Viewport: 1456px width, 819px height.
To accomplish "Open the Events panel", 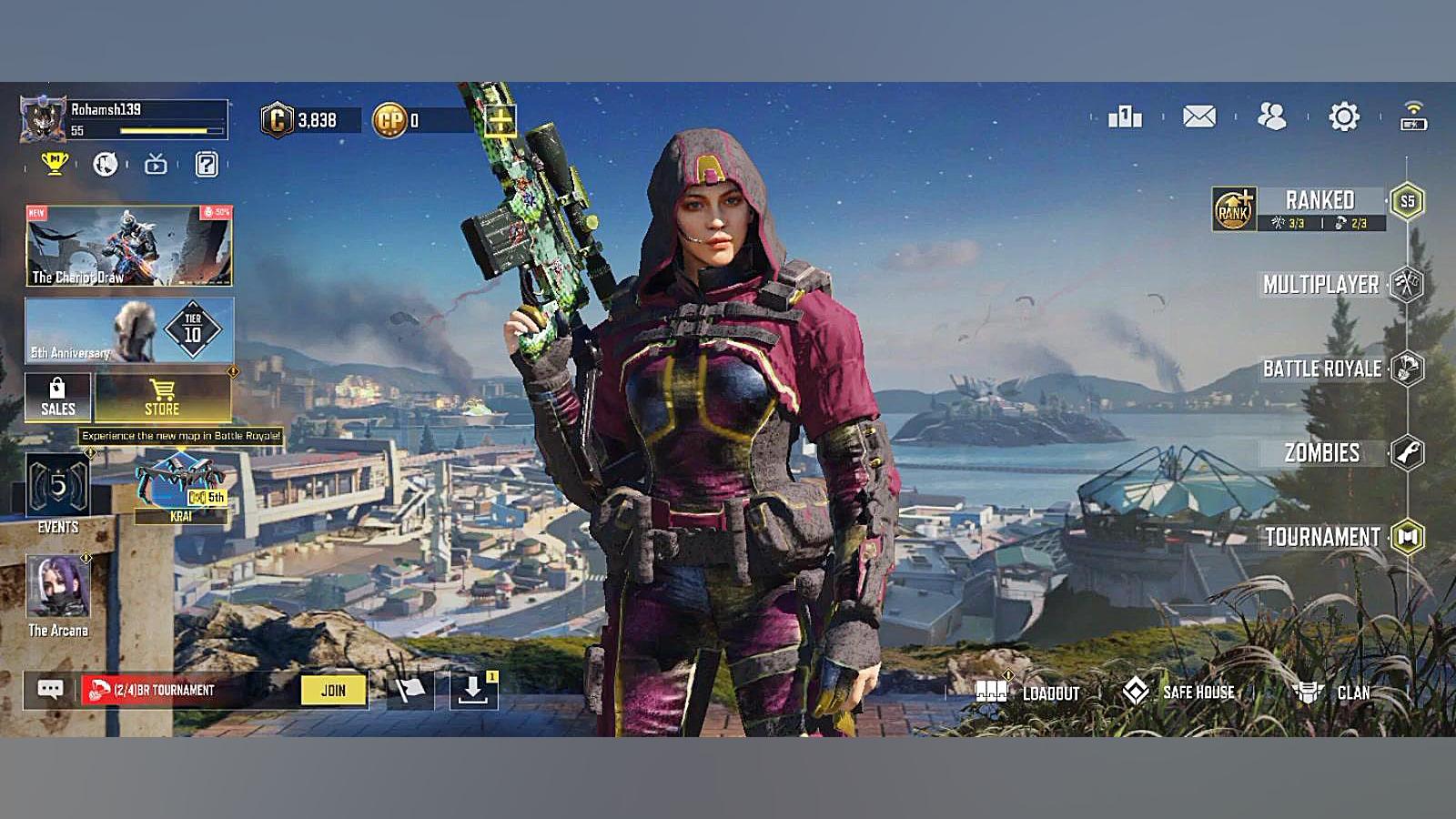I will coord(57,493).
